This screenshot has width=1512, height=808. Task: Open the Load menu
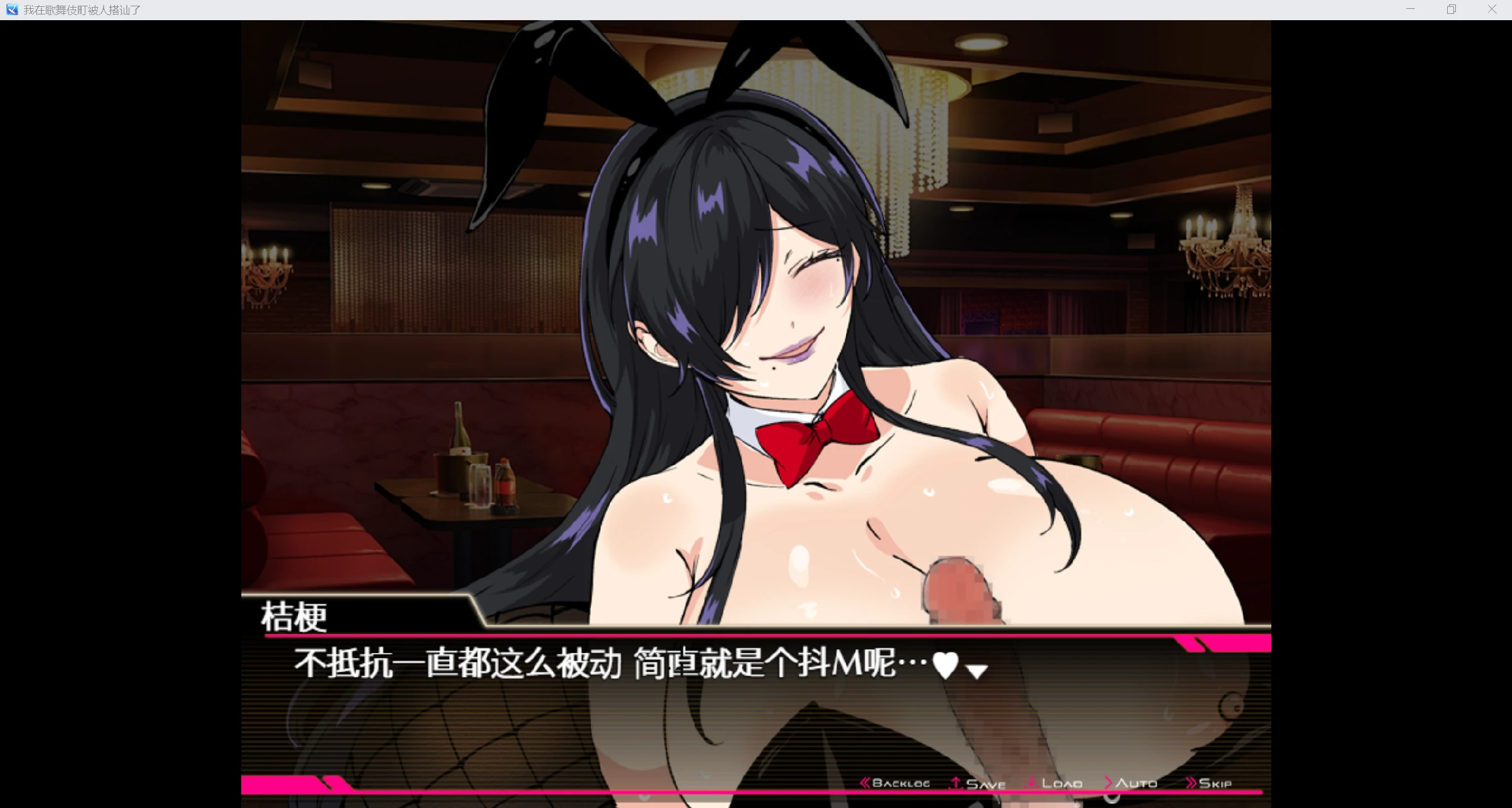pyautogui.click(x=1055, y=783)
